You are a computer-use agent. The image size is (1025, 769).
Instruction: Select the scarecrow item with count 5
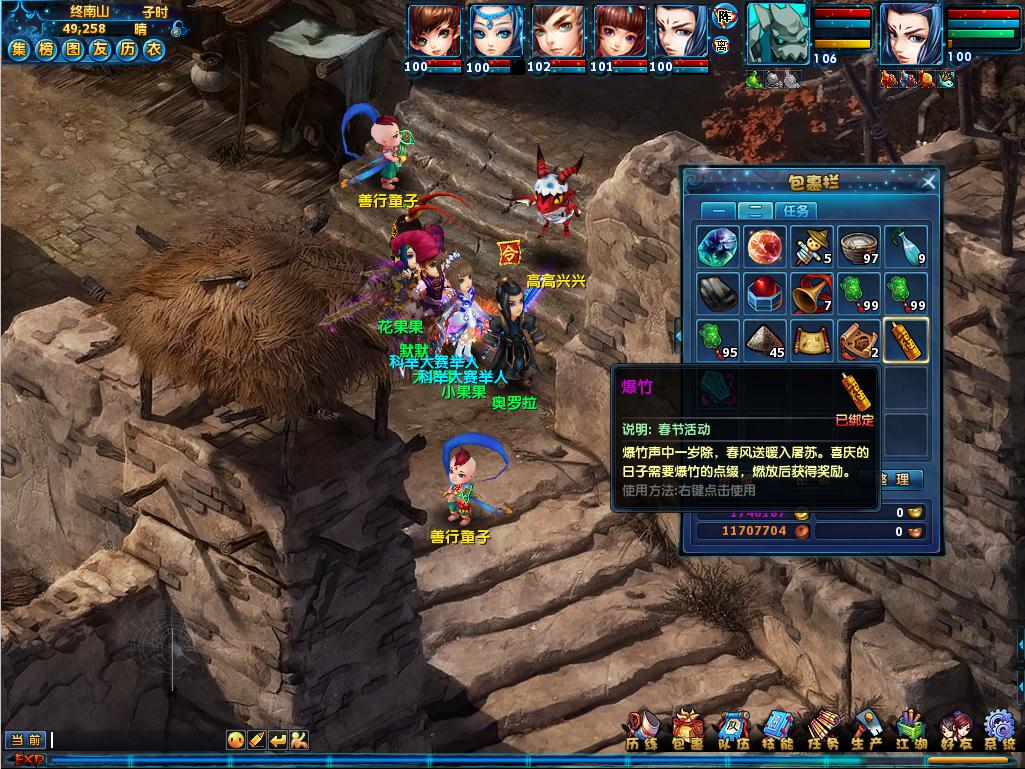[812, 246]
